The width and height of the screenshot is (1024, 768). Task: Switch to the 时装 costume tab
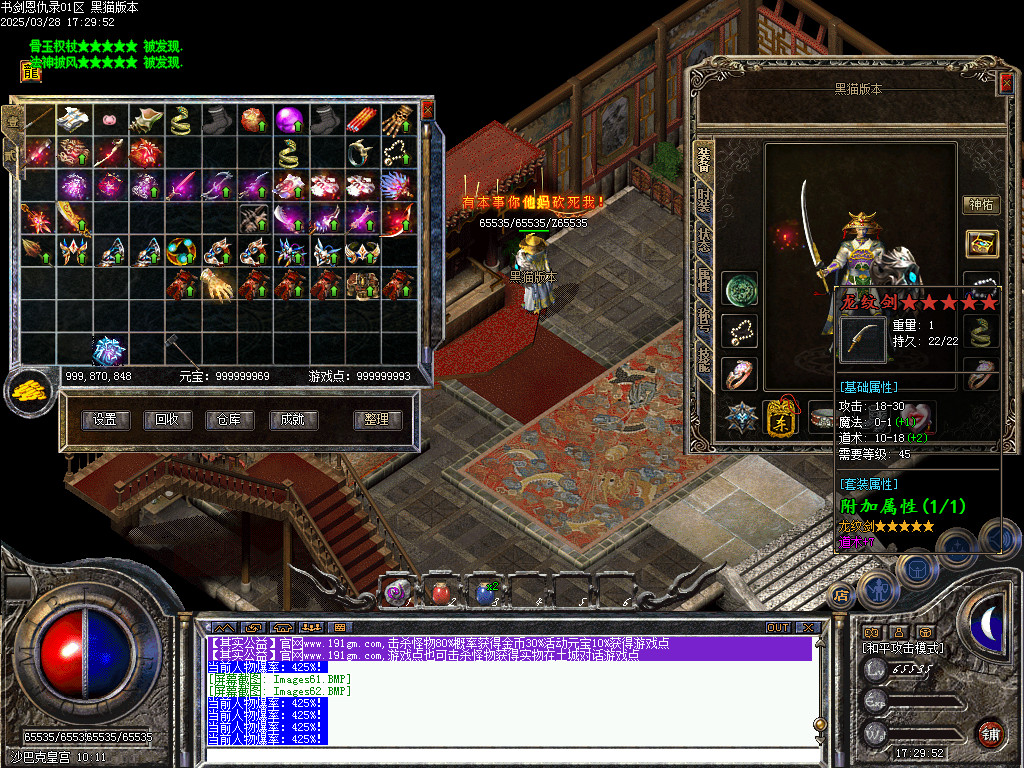704,197
